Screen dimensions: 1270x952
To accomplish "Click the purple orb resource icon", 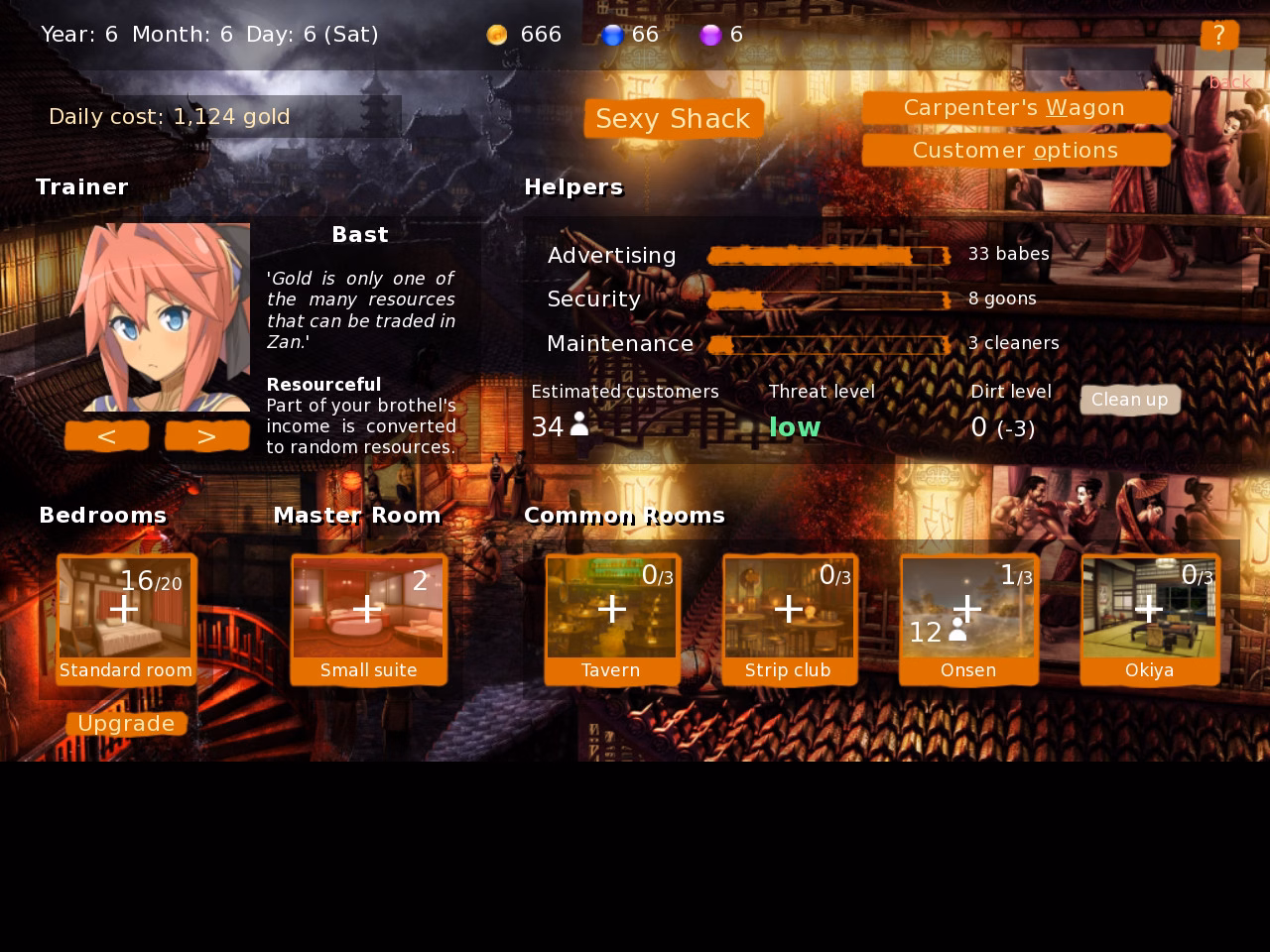I will click(710, 34).
